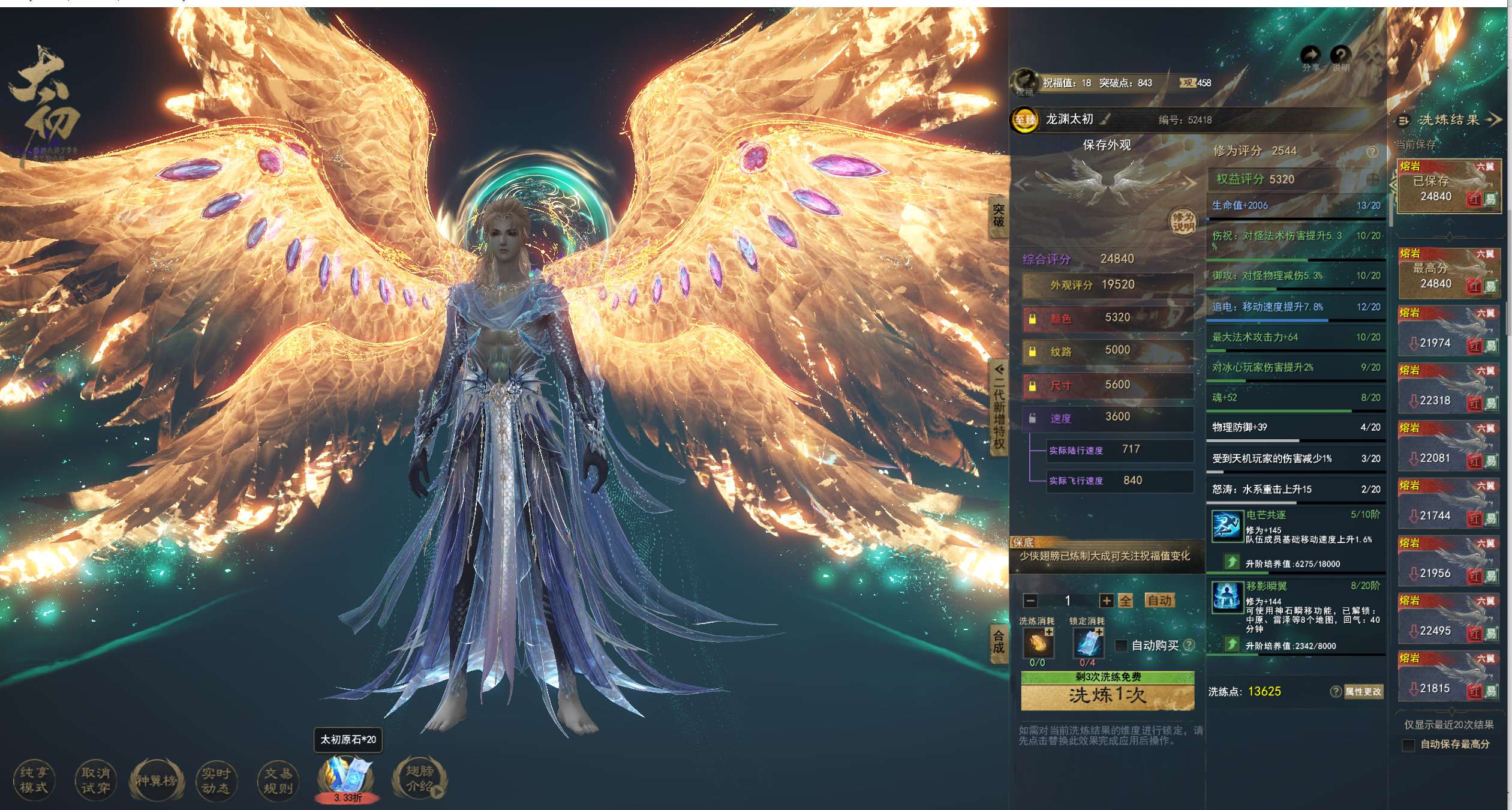Screen dimensions: 1512x810
Task: Enable 自动保存最高分 checkbox
Action: (x=1409, y=745)
